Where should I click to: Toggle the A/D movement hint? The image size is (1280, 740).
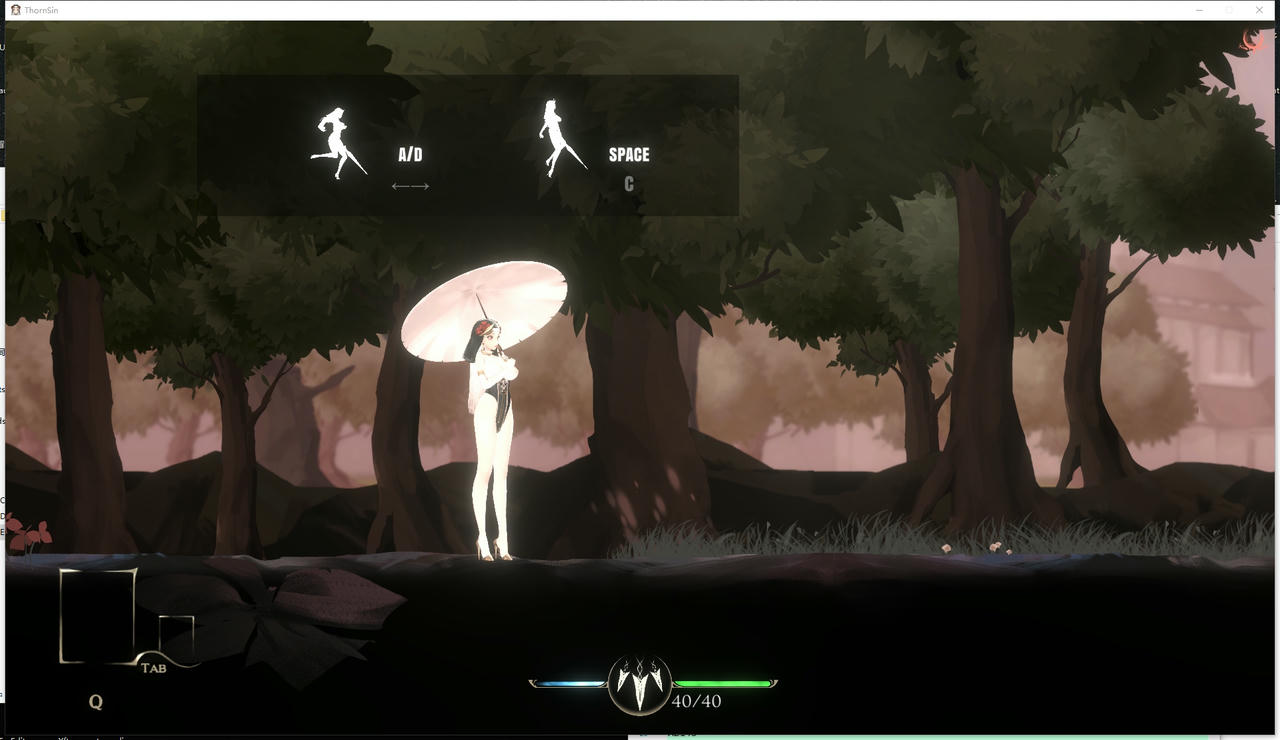pyautogui.click(x=409, y=154)
